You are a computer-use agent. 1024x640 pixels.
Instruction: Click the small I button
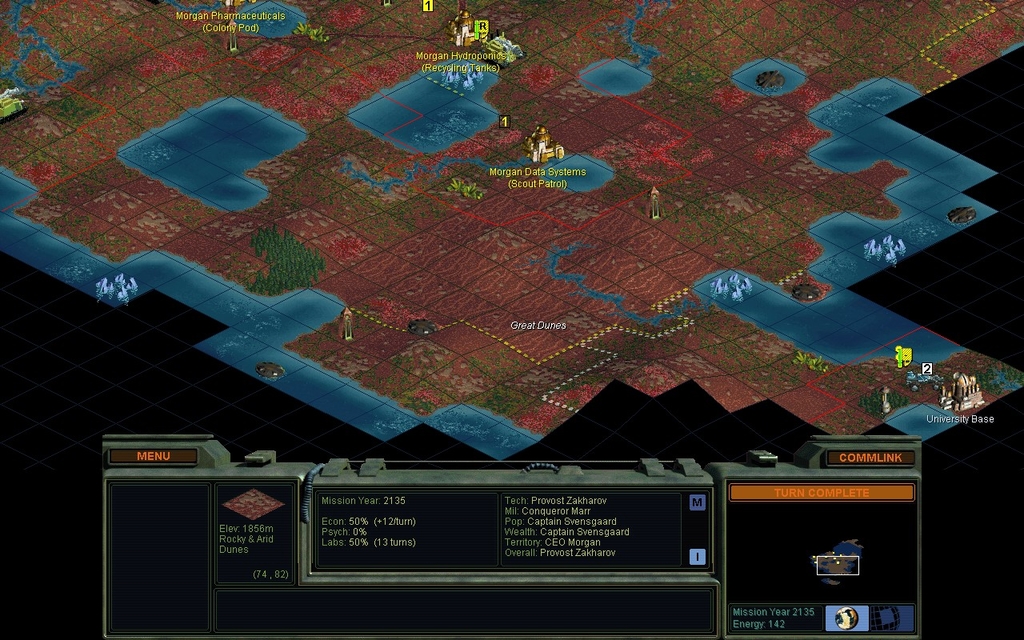click(x=697, y=557)
